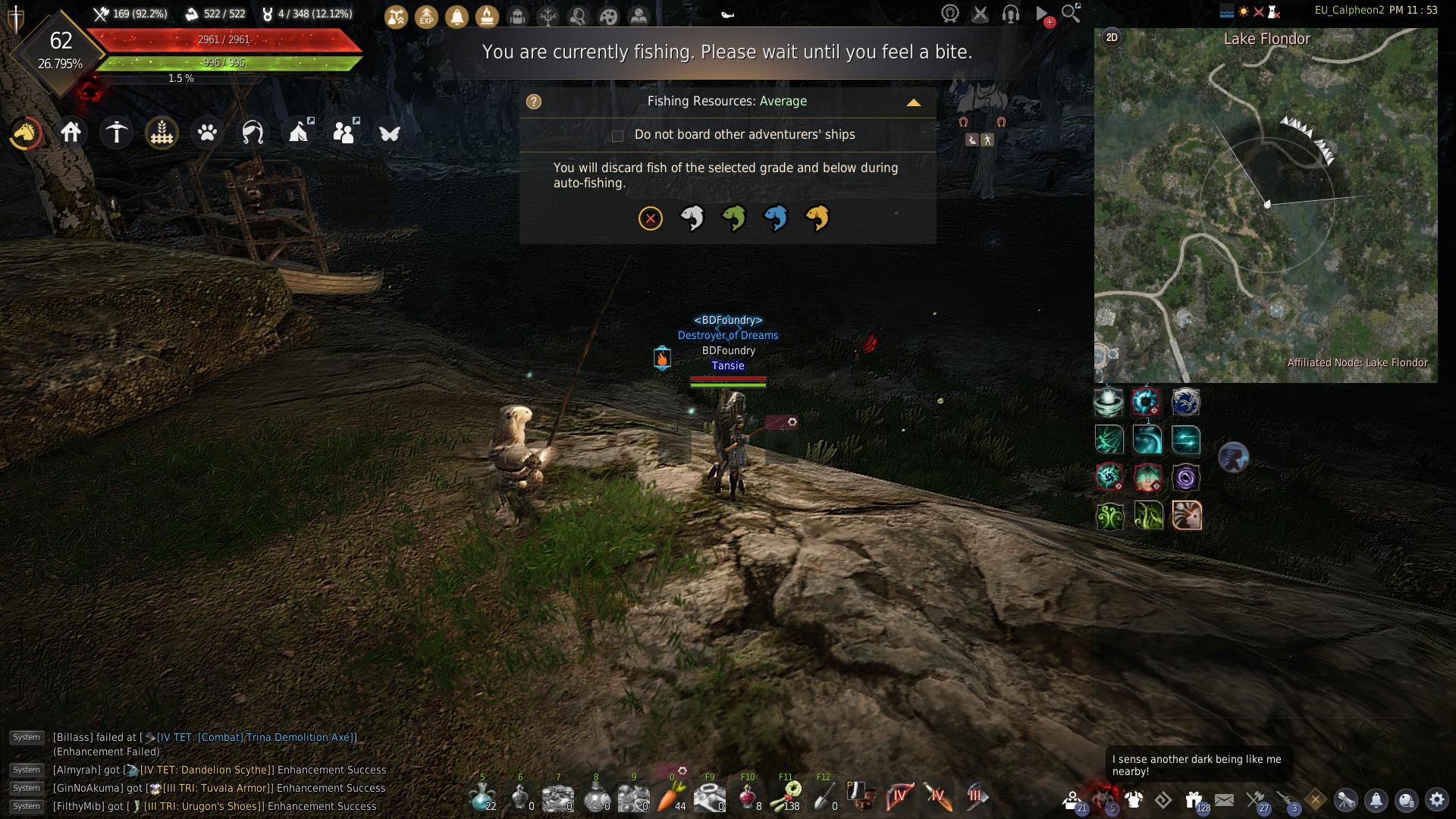Open the butterfly fairy icon
Image resolution: width=1456 pixels, height=819 pixels.
tap(389, 133)
